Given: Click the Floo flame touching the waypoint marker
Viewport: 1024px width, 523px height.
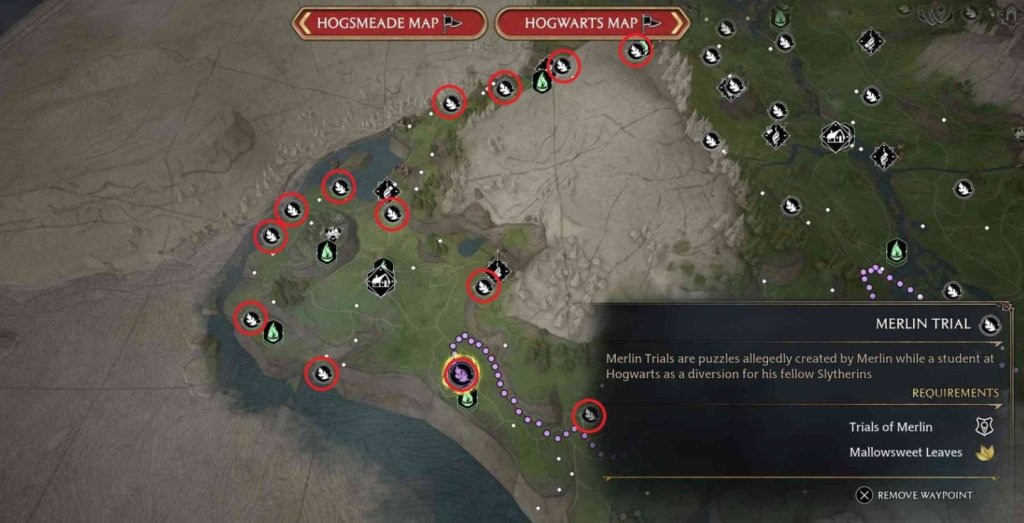Looking at the screenshot, I should click(x=466, y=400).
